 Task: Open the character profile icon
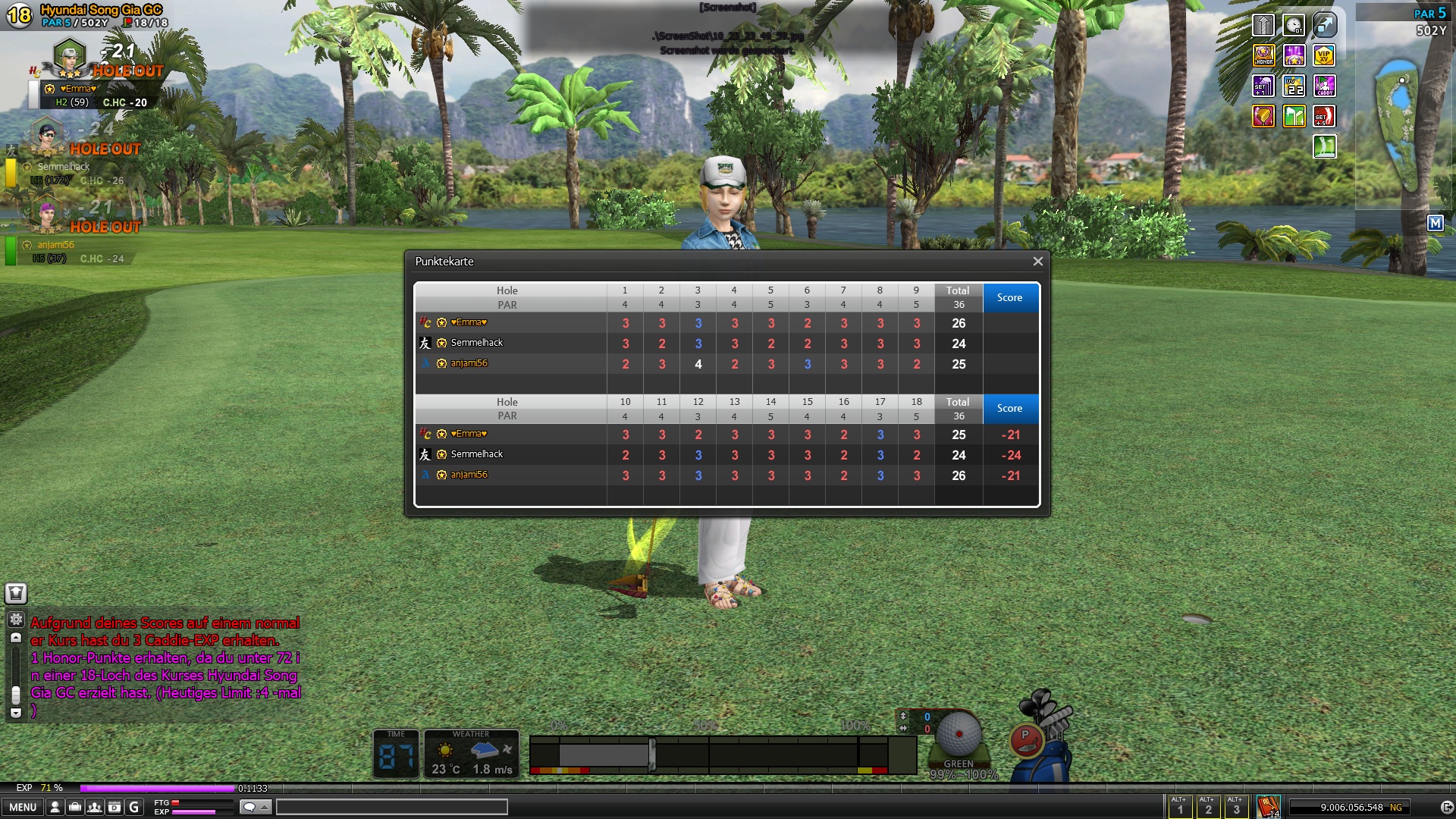tap(55, 808)
